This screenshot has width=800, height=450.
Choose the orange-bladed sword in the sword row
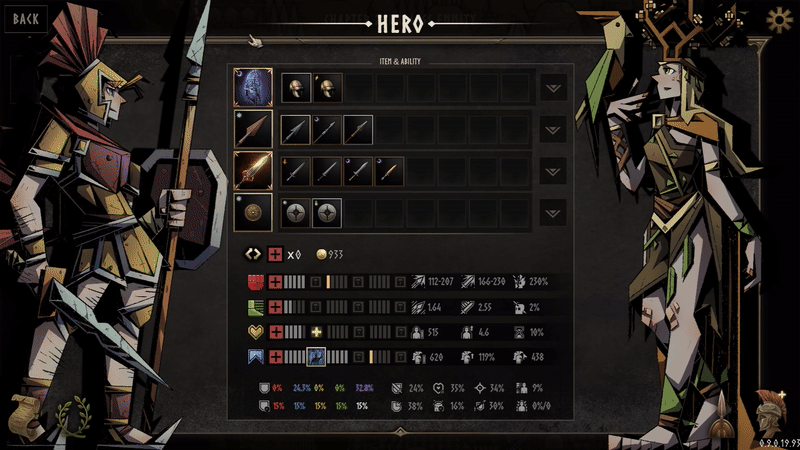tap(389, 171)
